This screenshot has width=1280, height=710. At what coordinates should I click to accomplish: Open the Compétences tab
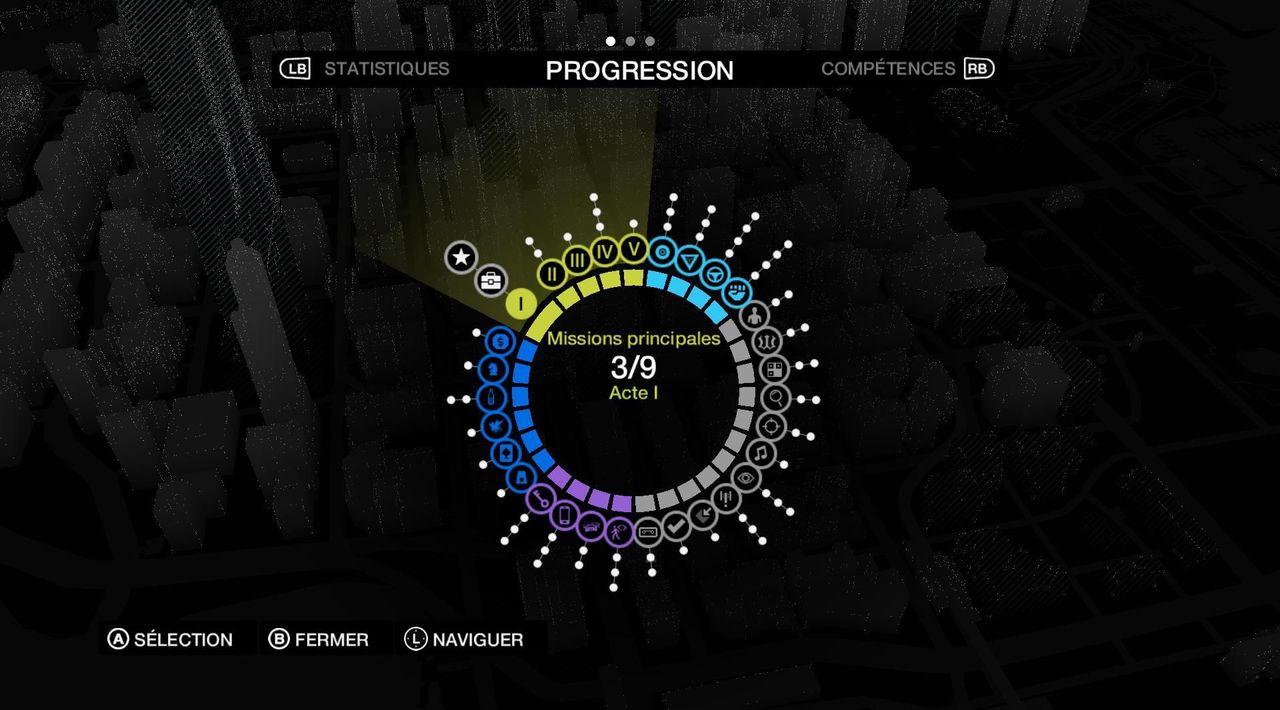click(888, 69)
